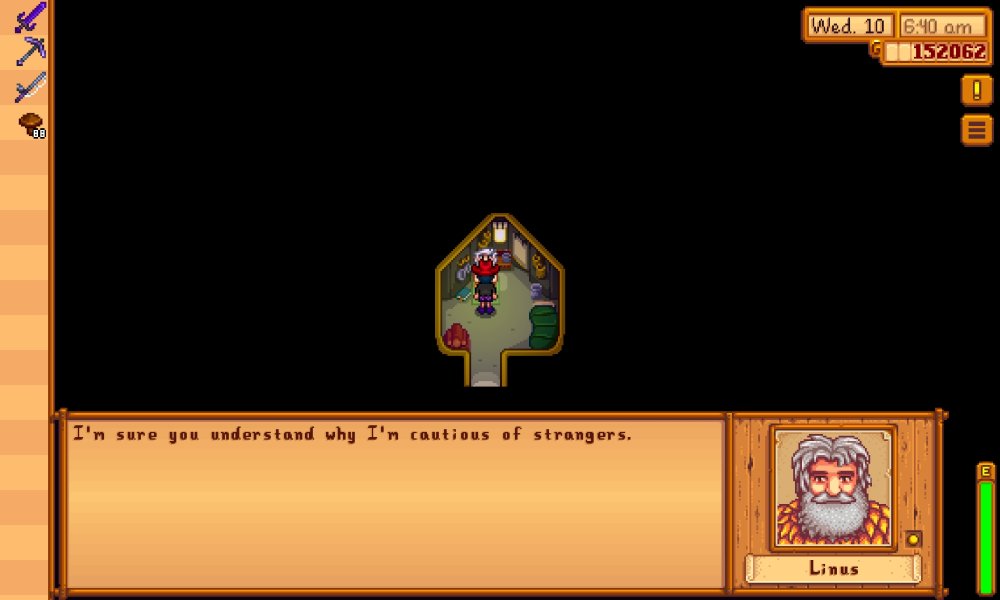1000x600 pixels.
Task: Open the game menu with three bars
Action: pyautogui.click(x=976, y=129)
